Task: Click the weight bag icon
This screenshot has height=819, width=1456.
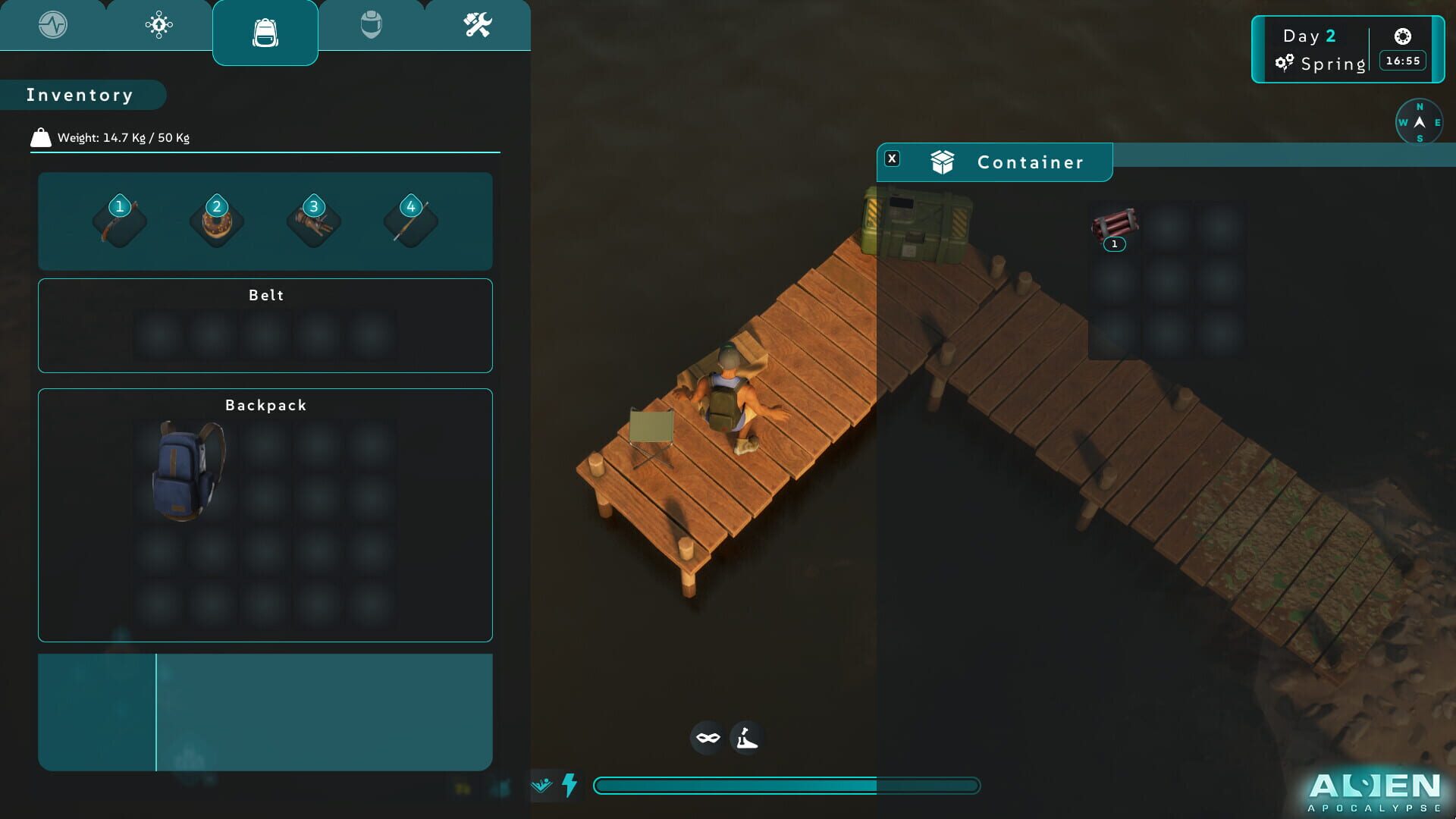Action: tap(39, 137)
